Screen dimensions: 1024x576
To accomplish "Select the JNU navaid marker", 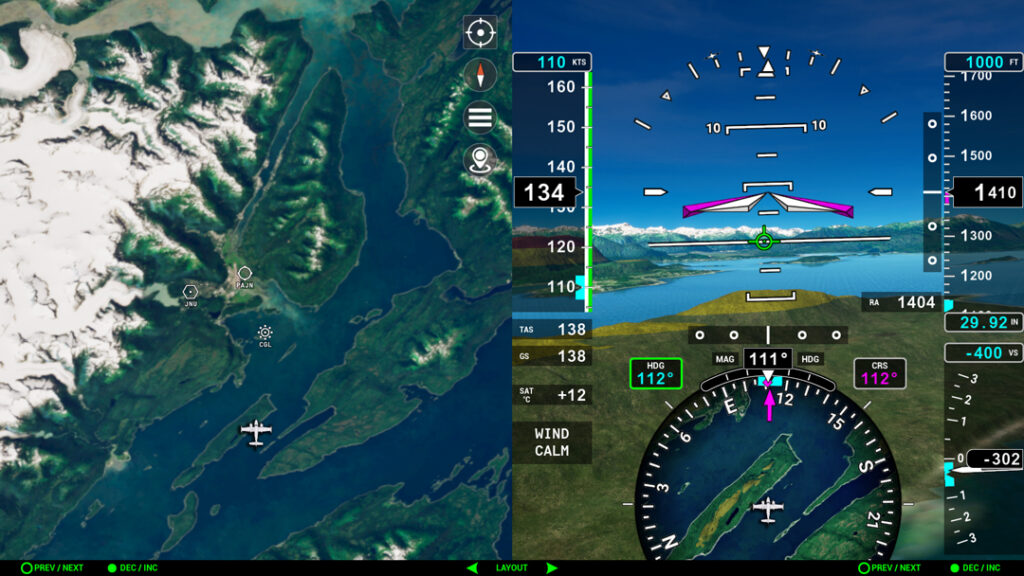I will (x=190, y=291).
